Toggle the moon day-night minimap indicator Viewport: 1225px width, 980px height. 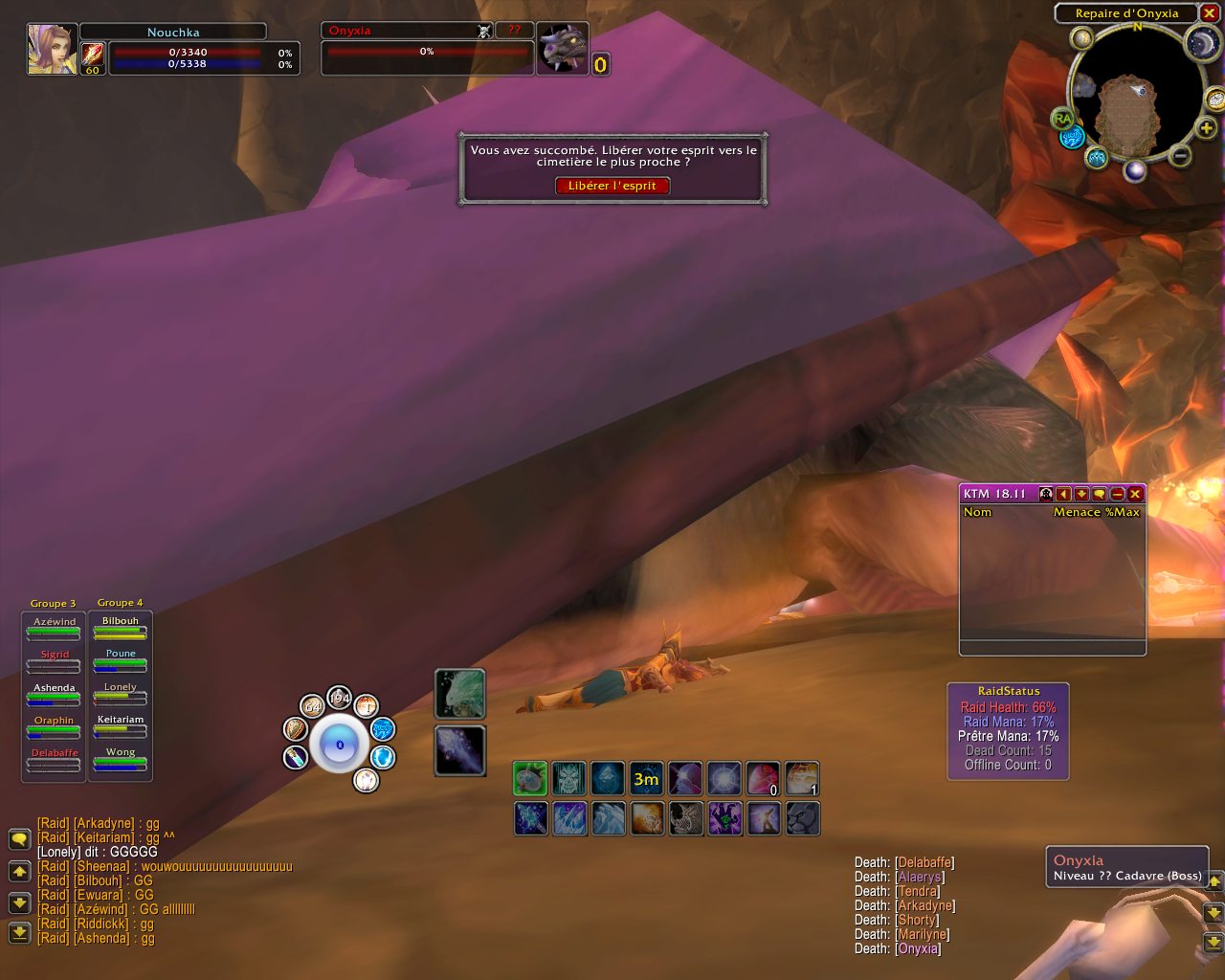pyautogui.click(x=1201, y=42)
